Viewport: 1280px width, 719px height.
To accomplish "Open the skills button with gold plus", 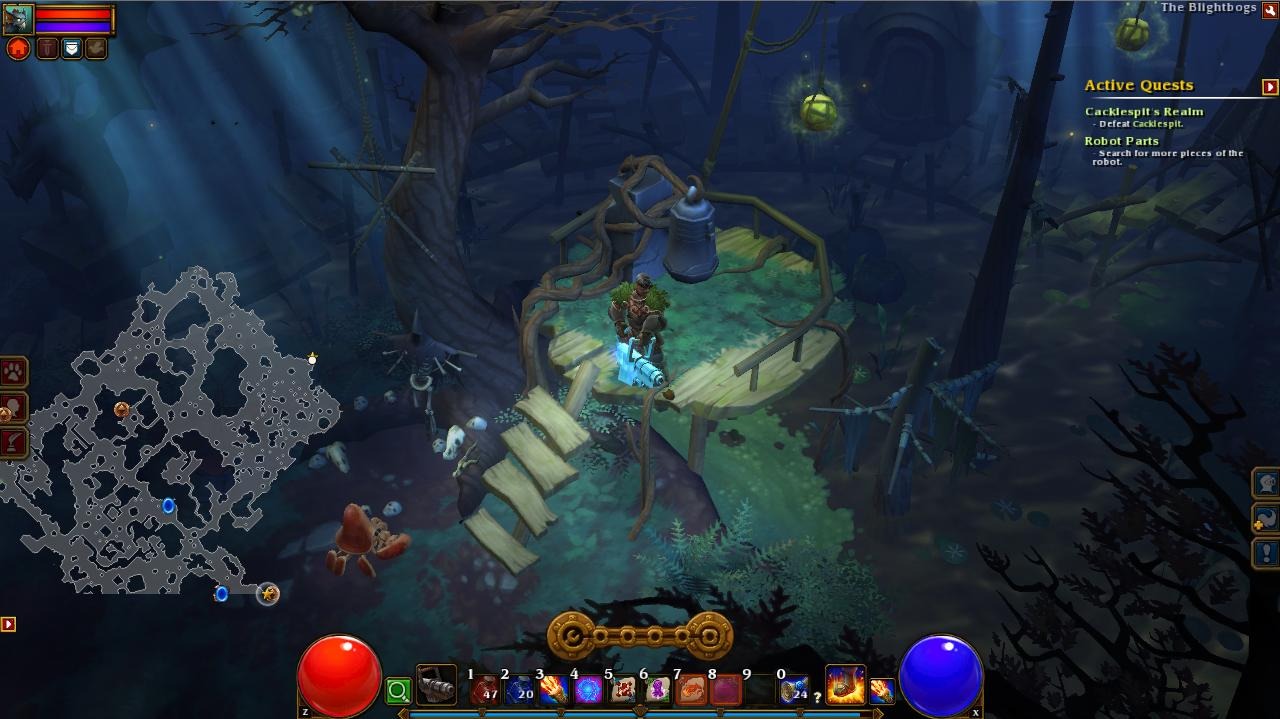I will (1266, 518).
